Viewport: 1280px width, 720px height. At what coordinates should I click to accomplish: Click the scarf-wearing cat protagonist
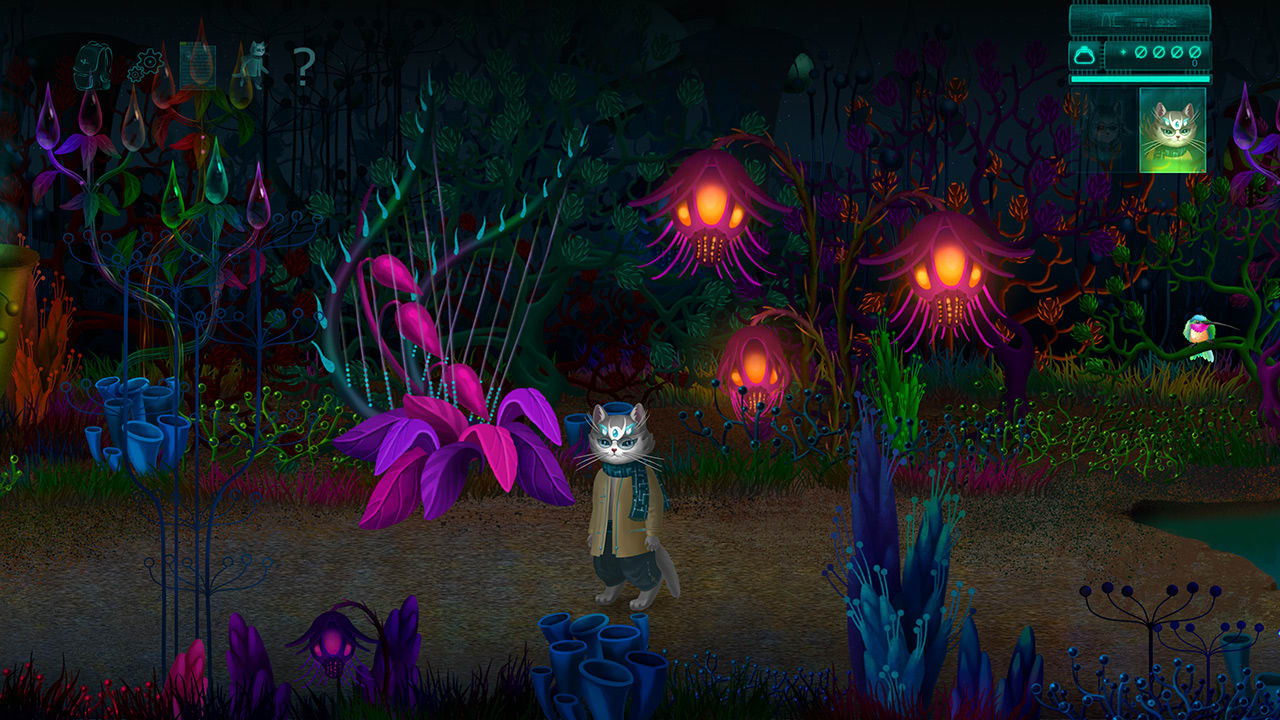(x=622, y=500)
